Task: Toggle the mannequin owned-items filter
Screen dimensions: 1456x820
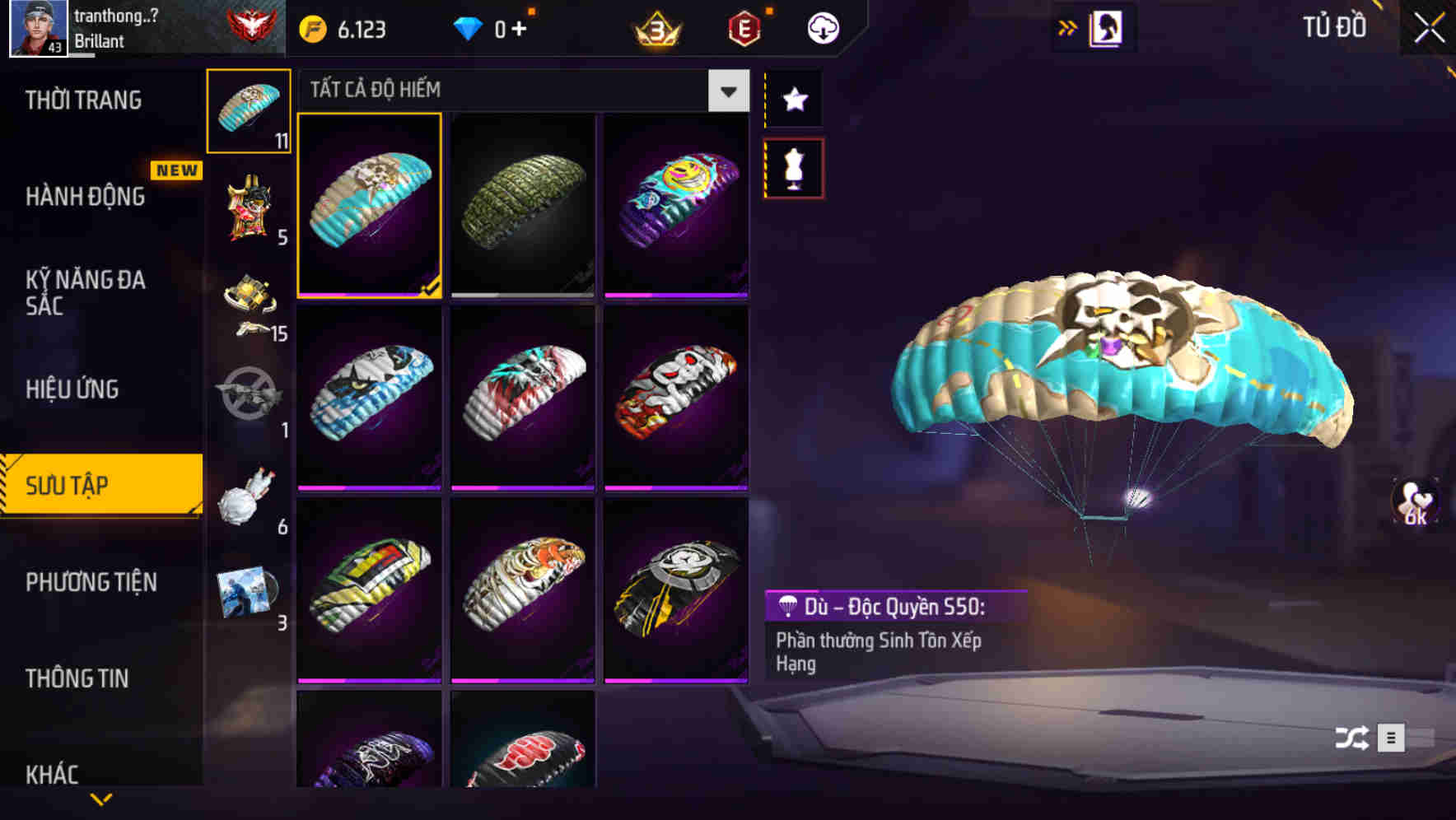Action: coord(793,169)
